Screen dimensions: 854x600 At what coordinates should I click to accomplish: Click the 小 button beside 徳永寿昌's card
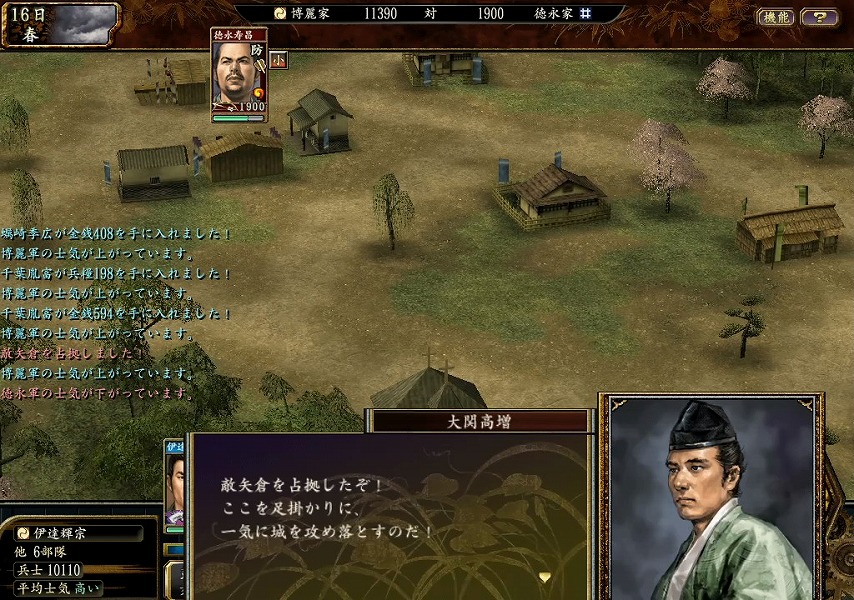pyautogui.click(x=278, y=60)
